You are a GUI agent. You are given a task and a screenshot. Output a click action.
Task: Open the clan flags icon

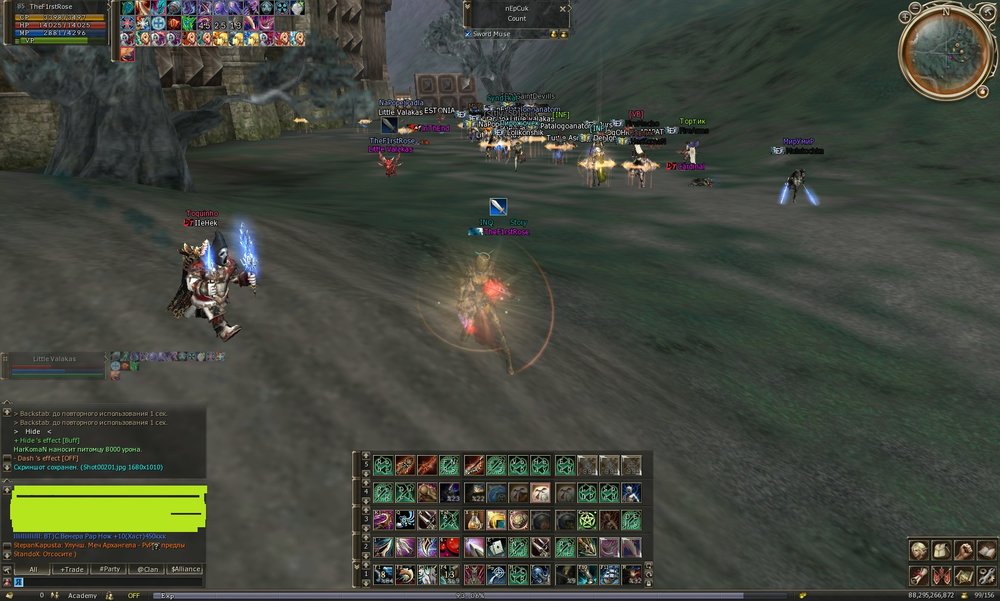(940, 575)
